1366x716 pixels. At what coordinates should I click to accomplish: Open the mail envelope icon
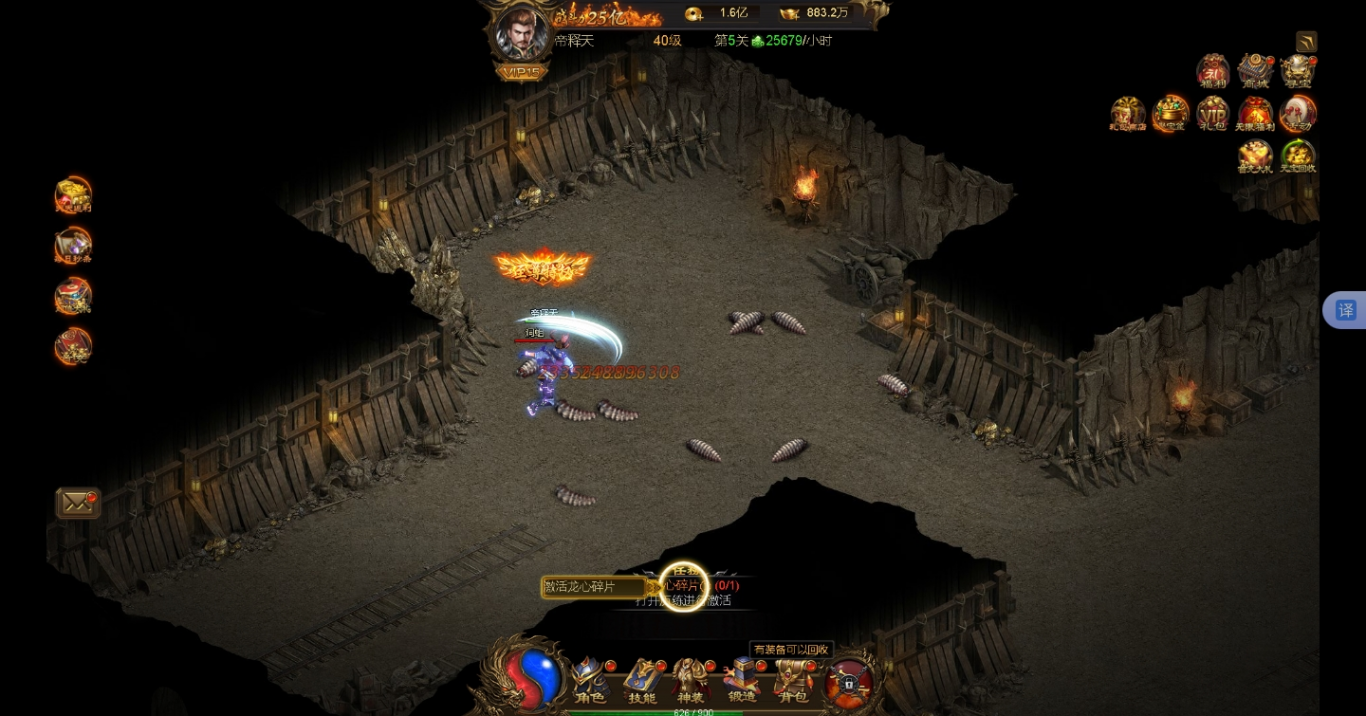(77, 502)
